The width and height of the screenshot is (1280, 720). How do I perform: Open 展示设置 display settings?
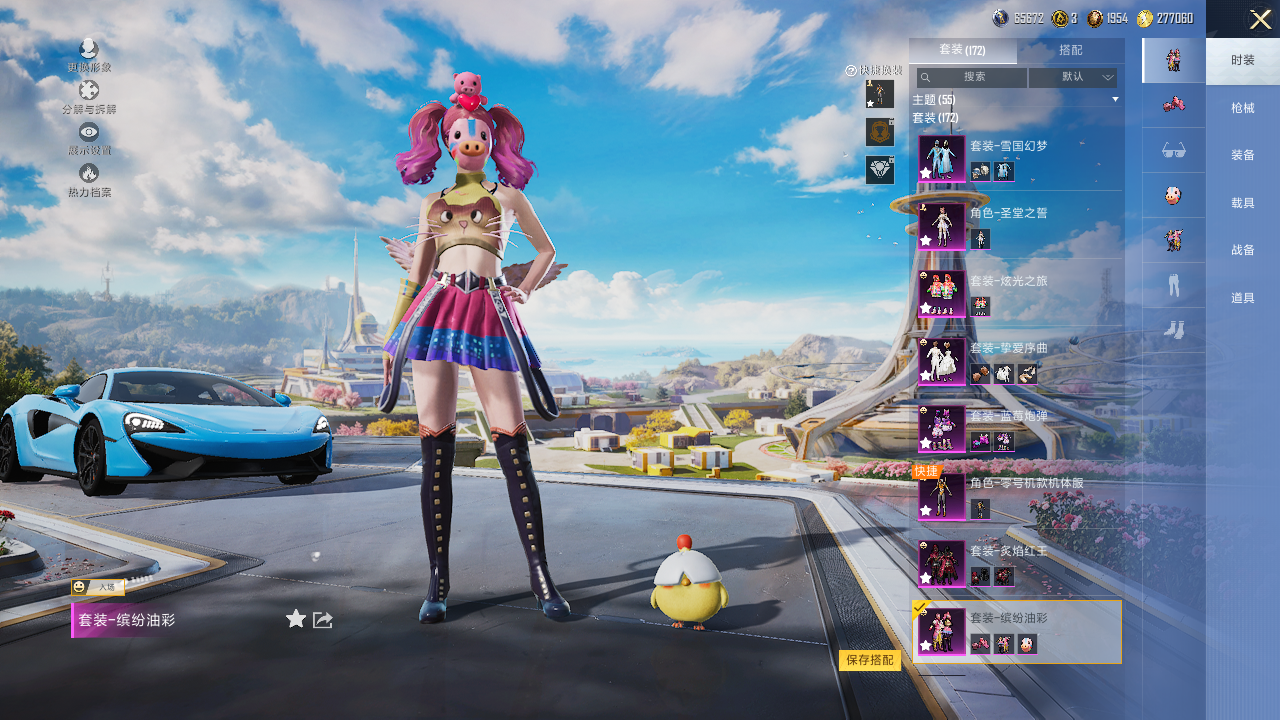pos(89,138)
